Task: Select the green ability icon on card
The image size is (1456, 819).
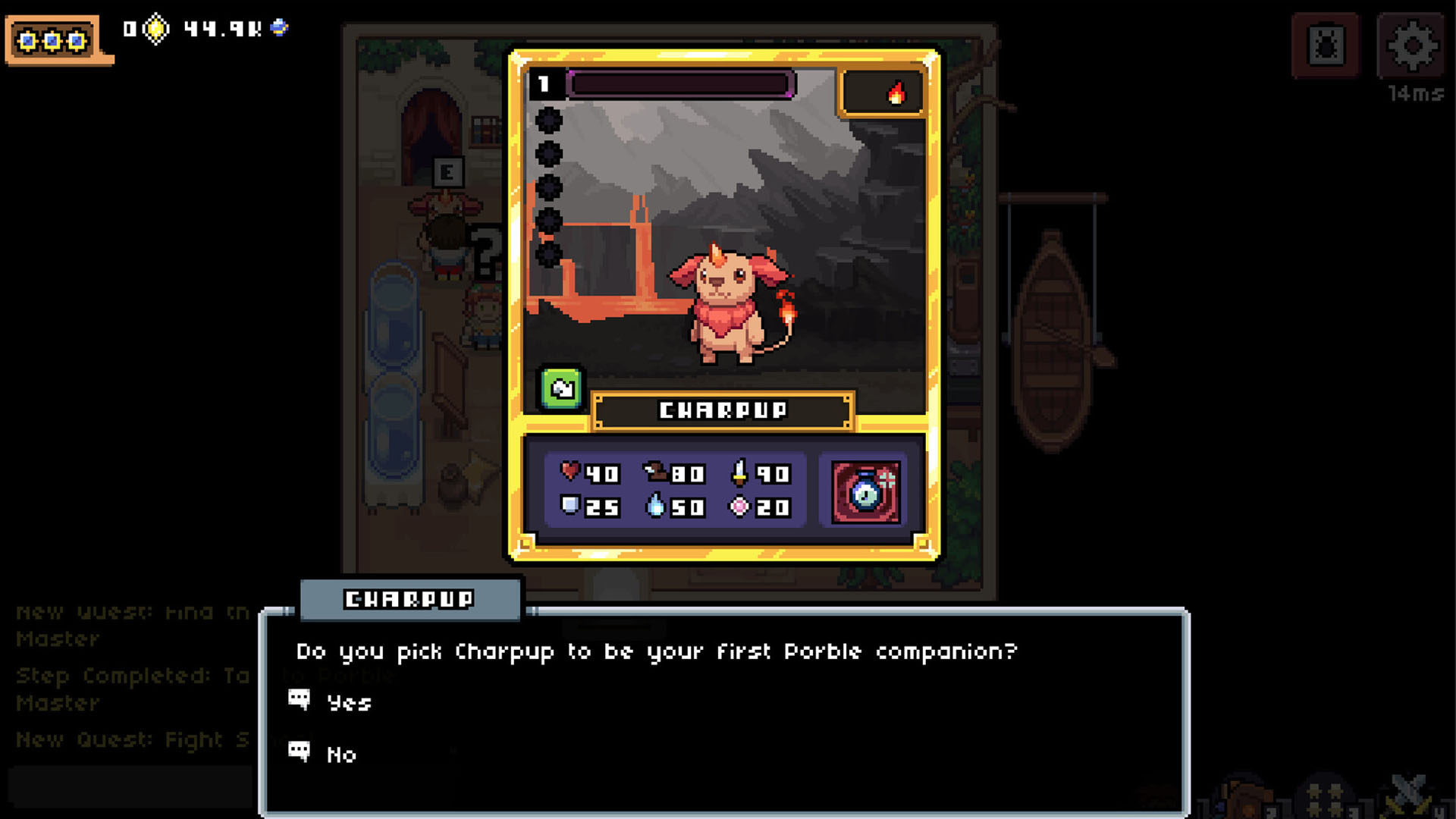Action: pyautogui.click(x=561, y=389)
